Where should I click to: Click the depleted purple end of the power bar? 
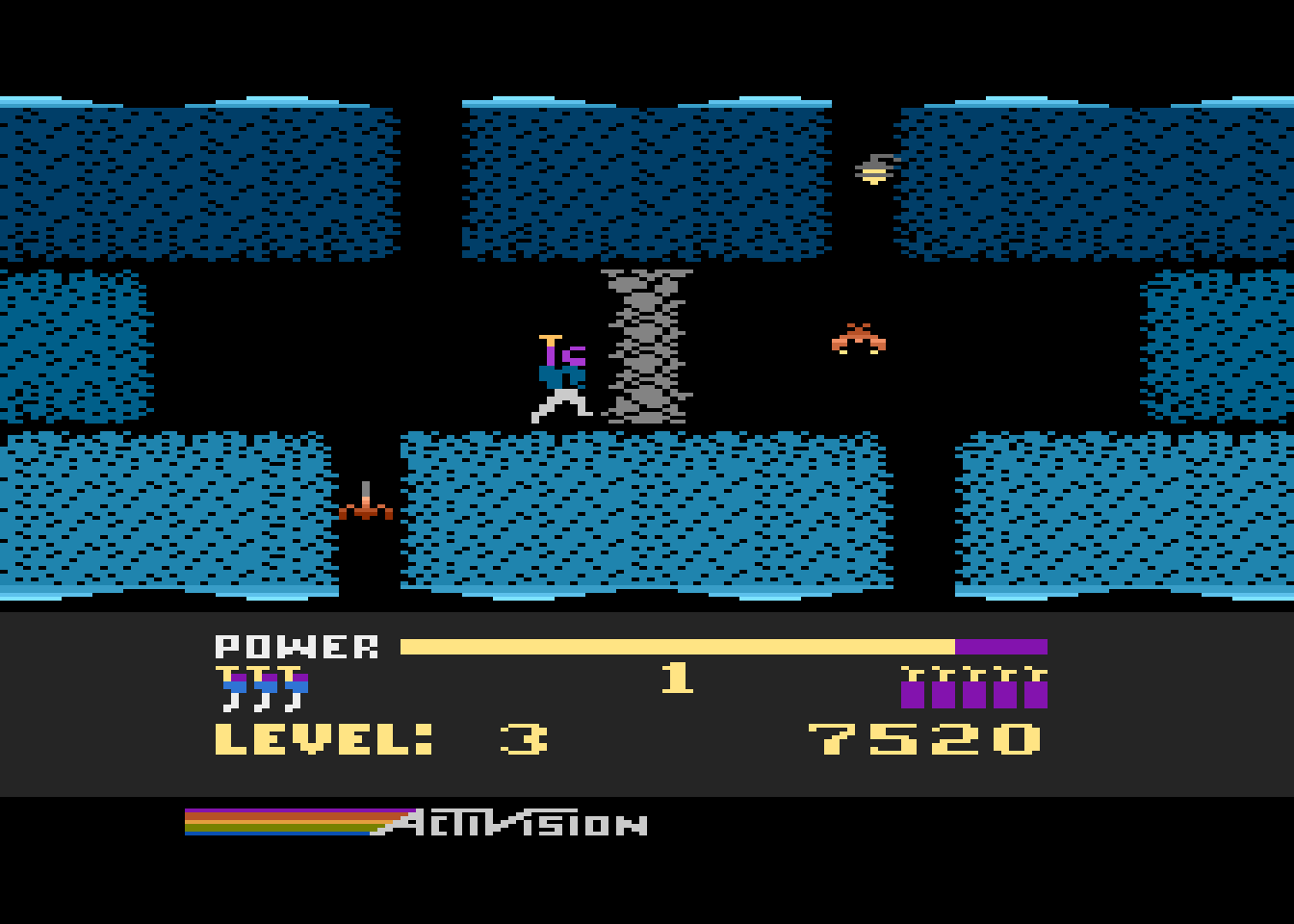[x=1001, y=643]
